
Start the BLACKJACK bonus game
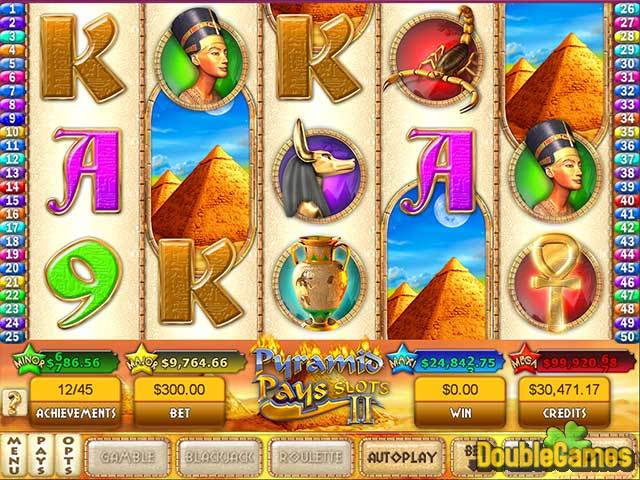pos(218,455)
